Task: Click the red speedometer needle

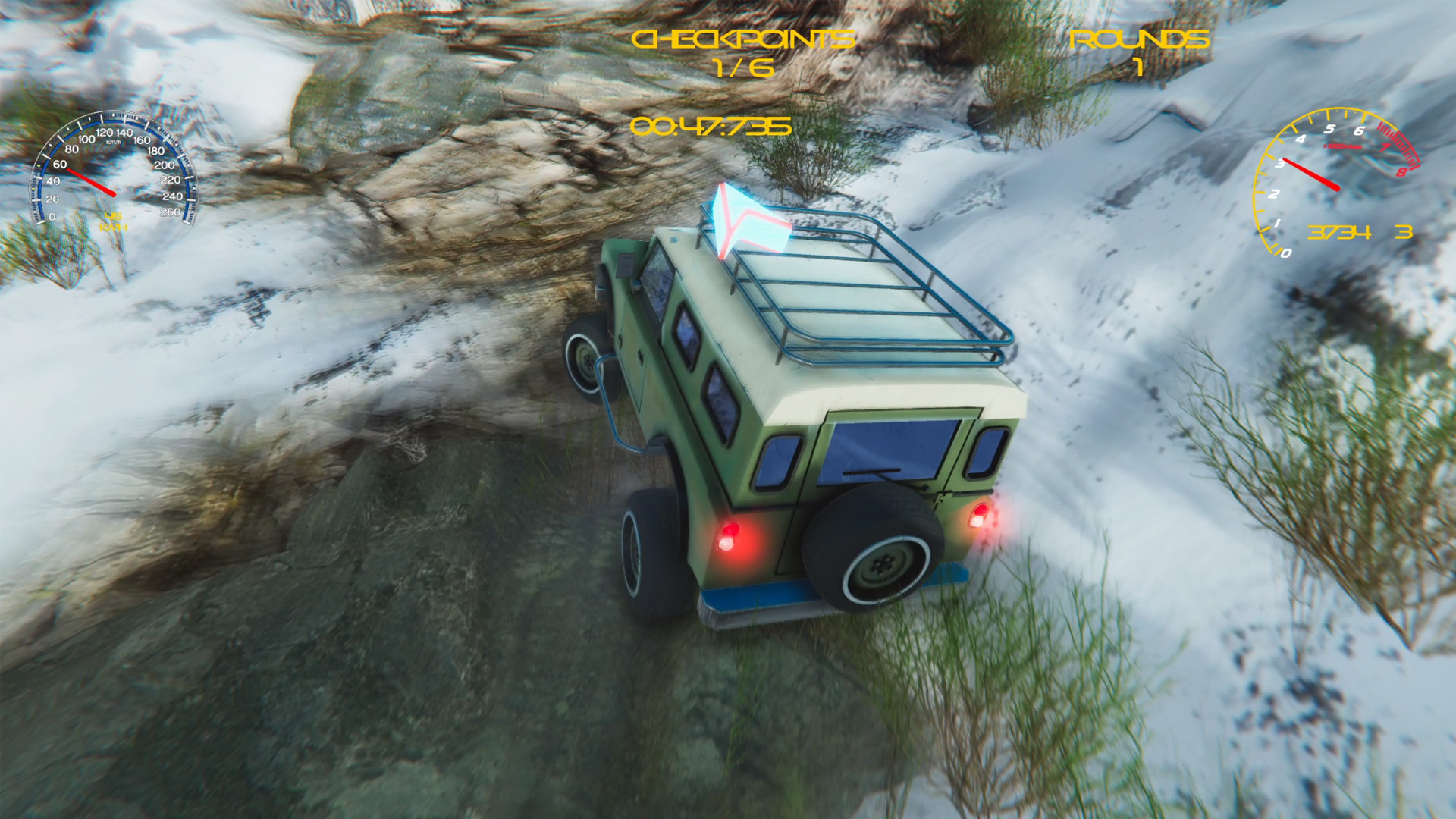Action: (x=93, y=182)
